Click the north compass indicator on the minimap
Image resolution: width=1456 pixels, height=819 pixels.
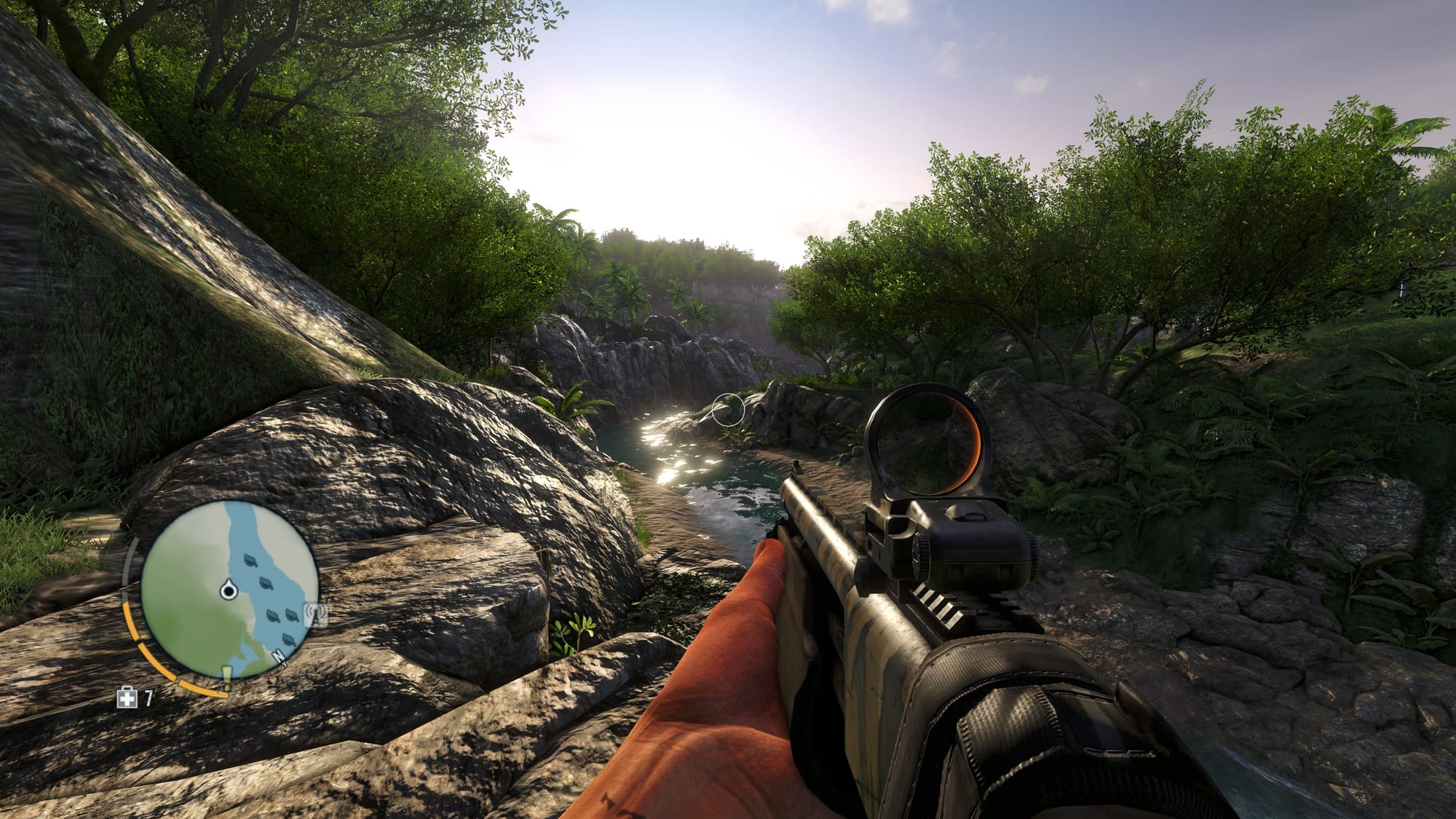click(x=280, y=657)
